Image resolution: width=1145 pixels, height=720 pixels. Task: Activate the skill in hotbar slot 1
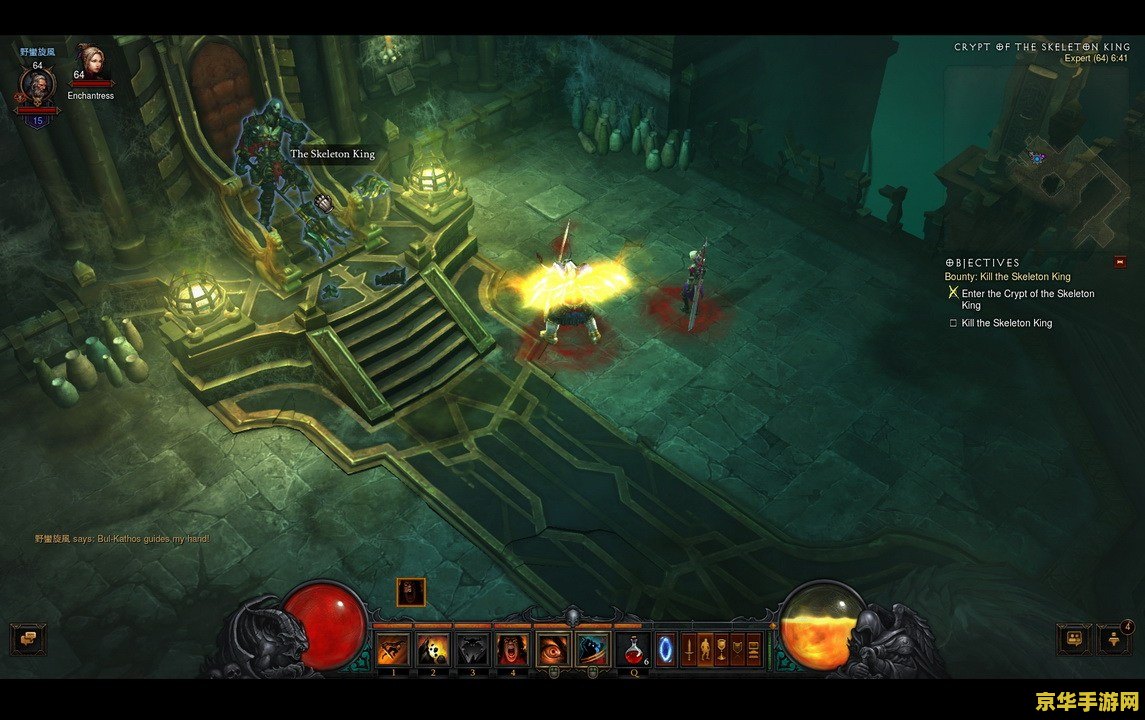(393, 649)
